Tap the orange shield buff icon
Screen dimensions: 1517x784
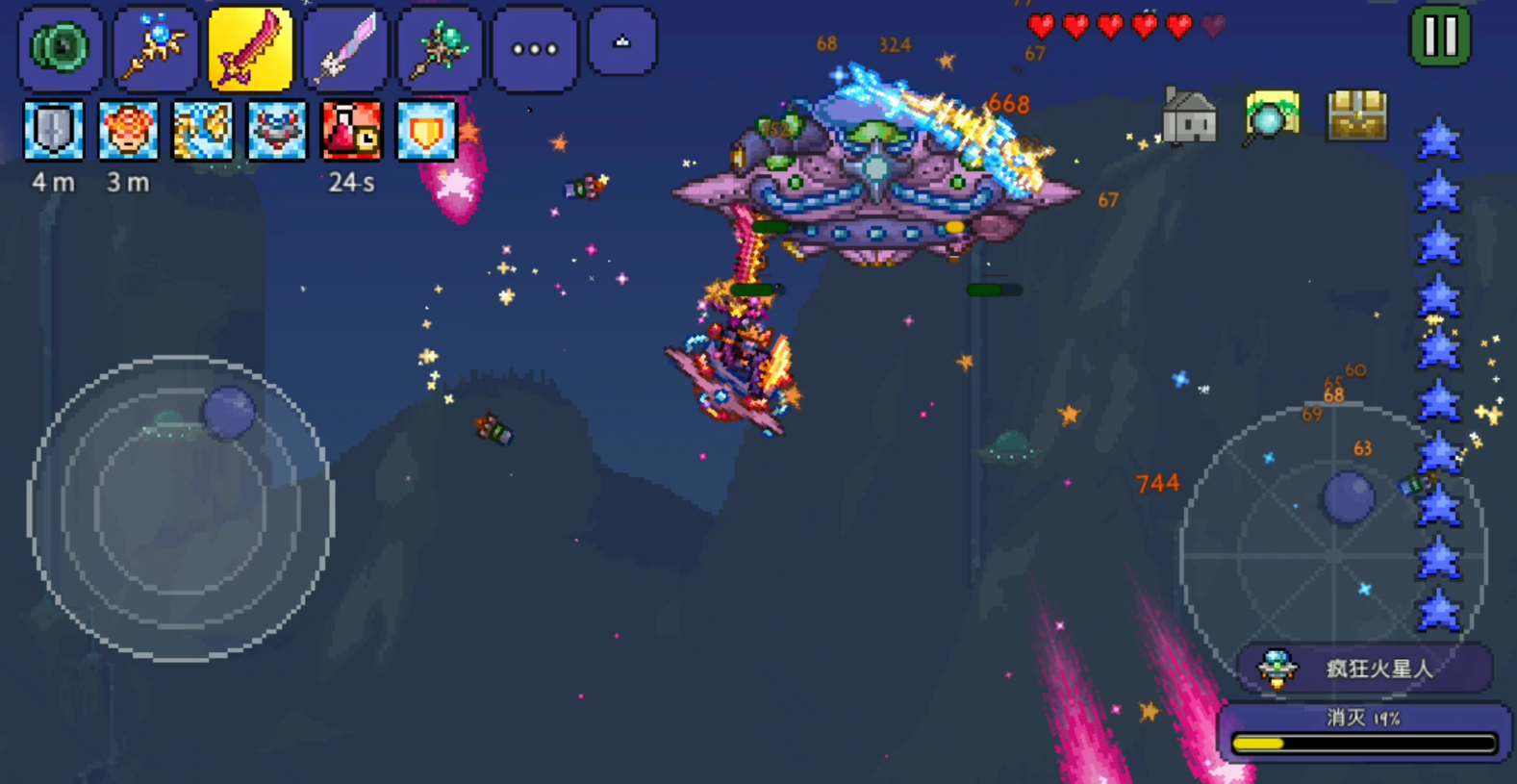(x=426, y=130)
